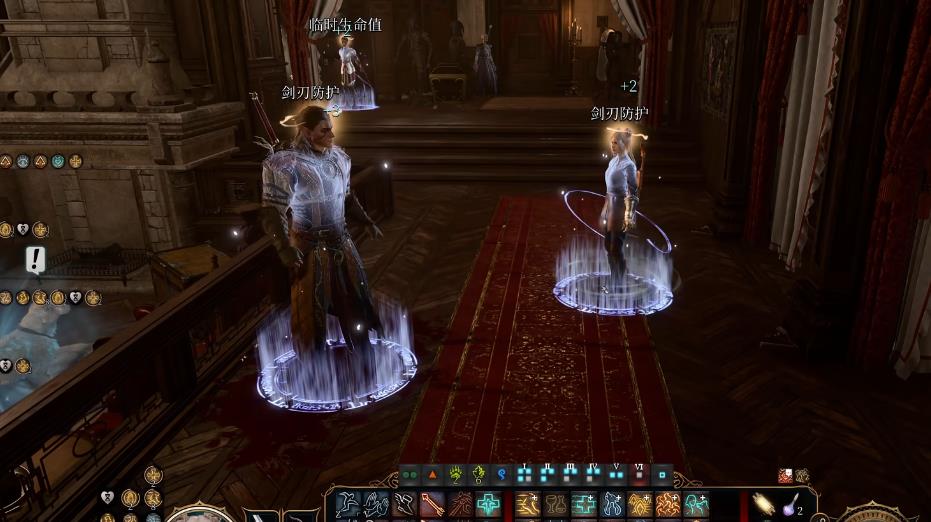931x522 pixels.
Task: Choose the blue glowing figure spell
Action: tap(612, 505)
